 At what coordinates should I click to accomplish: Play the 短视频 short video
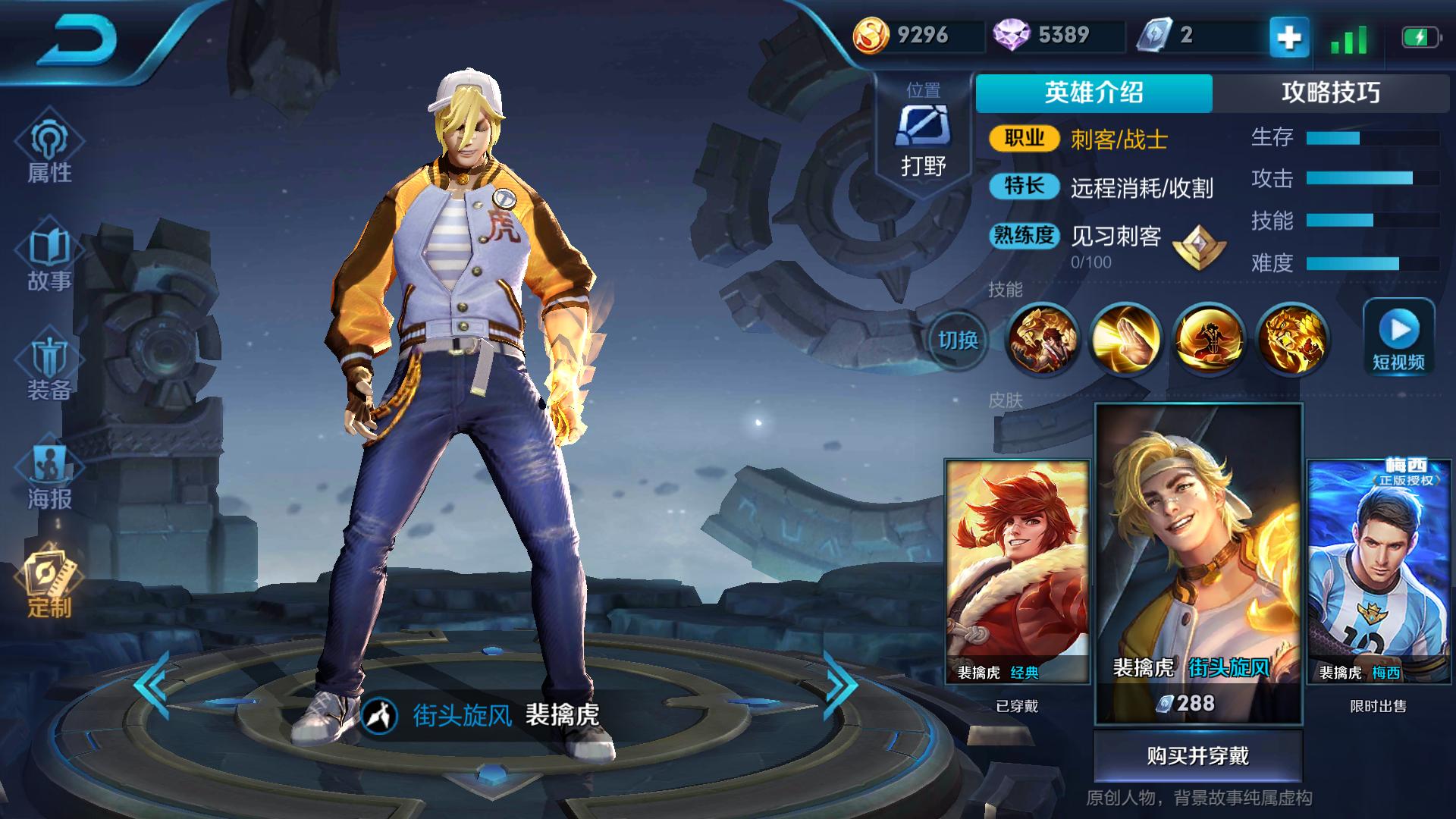(1398, 338)
